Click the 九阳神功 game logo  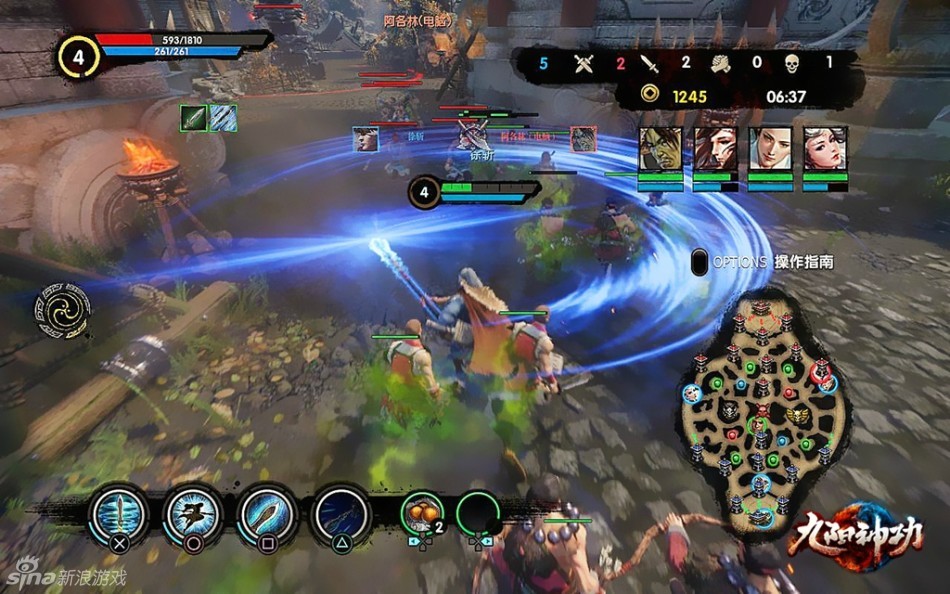pyautogui.click(x=855, y=536)
